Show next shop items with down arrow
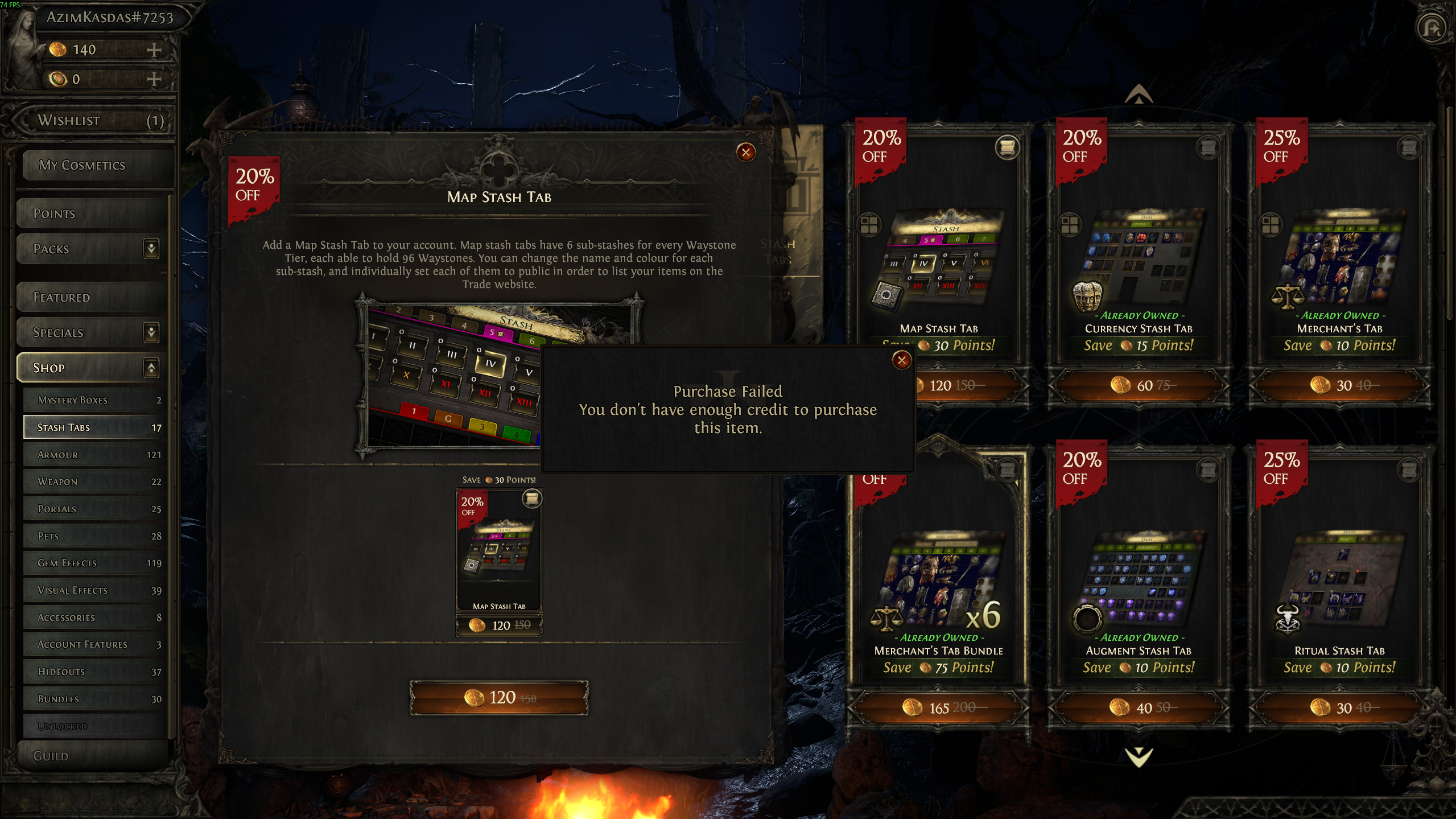 pos(1139,756)
